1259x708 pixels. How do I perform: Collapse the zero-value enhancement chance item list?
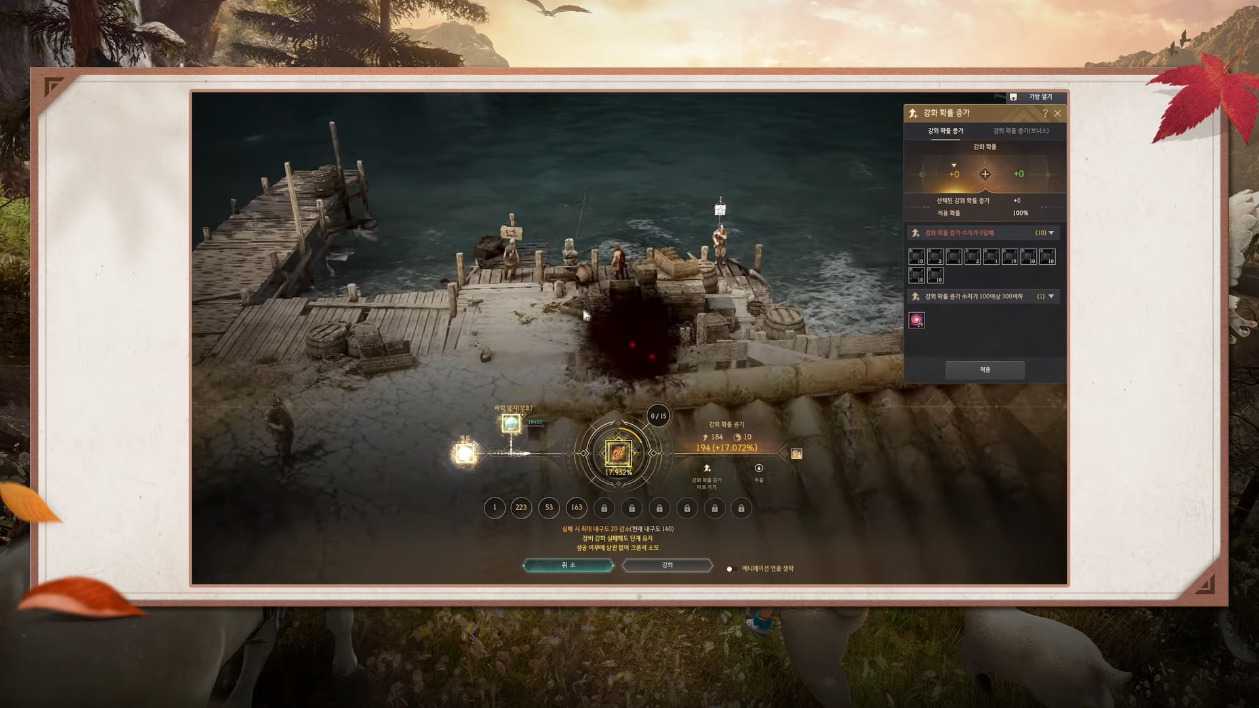coord(1052,233)
